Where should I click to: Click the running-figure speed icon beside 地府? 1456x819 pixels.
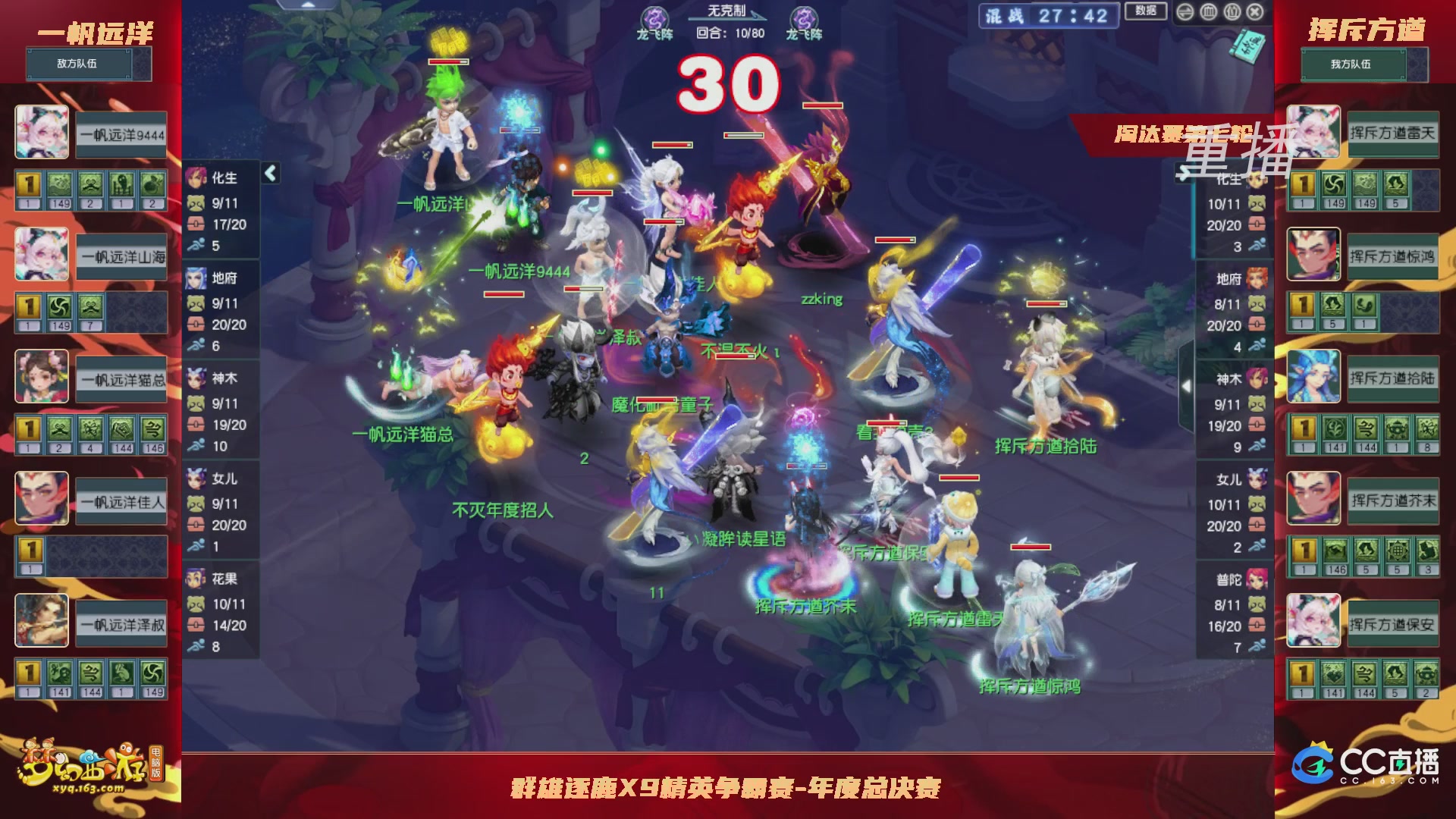[195, 343]
